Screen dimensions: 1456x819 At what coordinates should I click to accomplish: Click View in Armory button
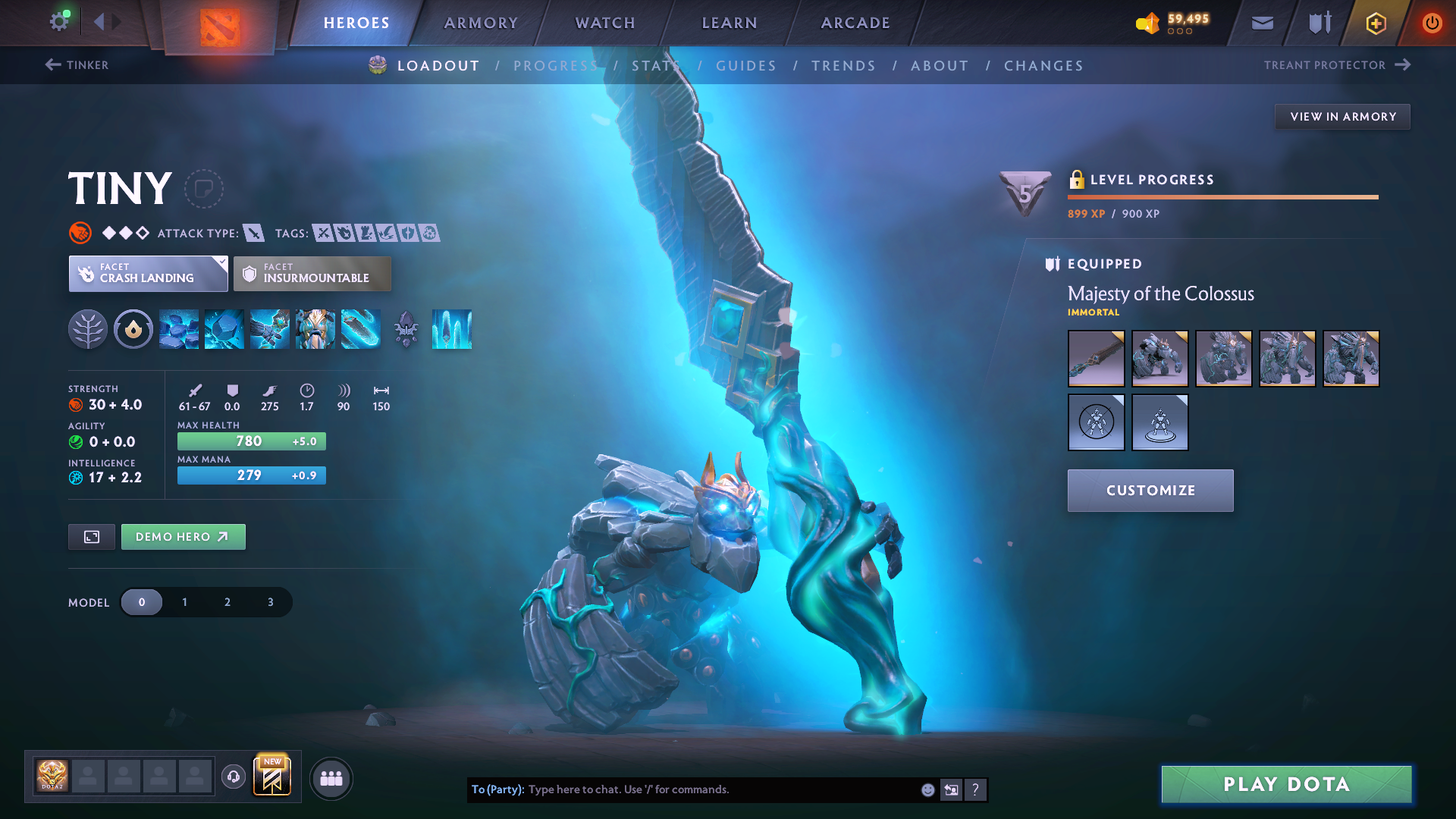coord(1342,117)
